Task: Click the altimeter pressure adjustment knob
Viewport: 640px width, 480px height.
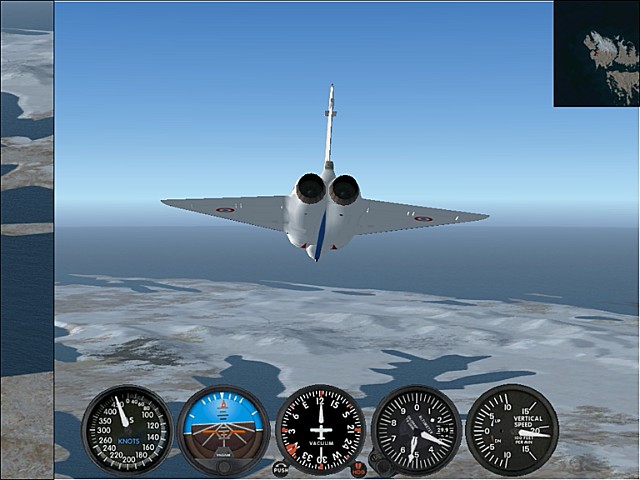Action: coord(379,465)
